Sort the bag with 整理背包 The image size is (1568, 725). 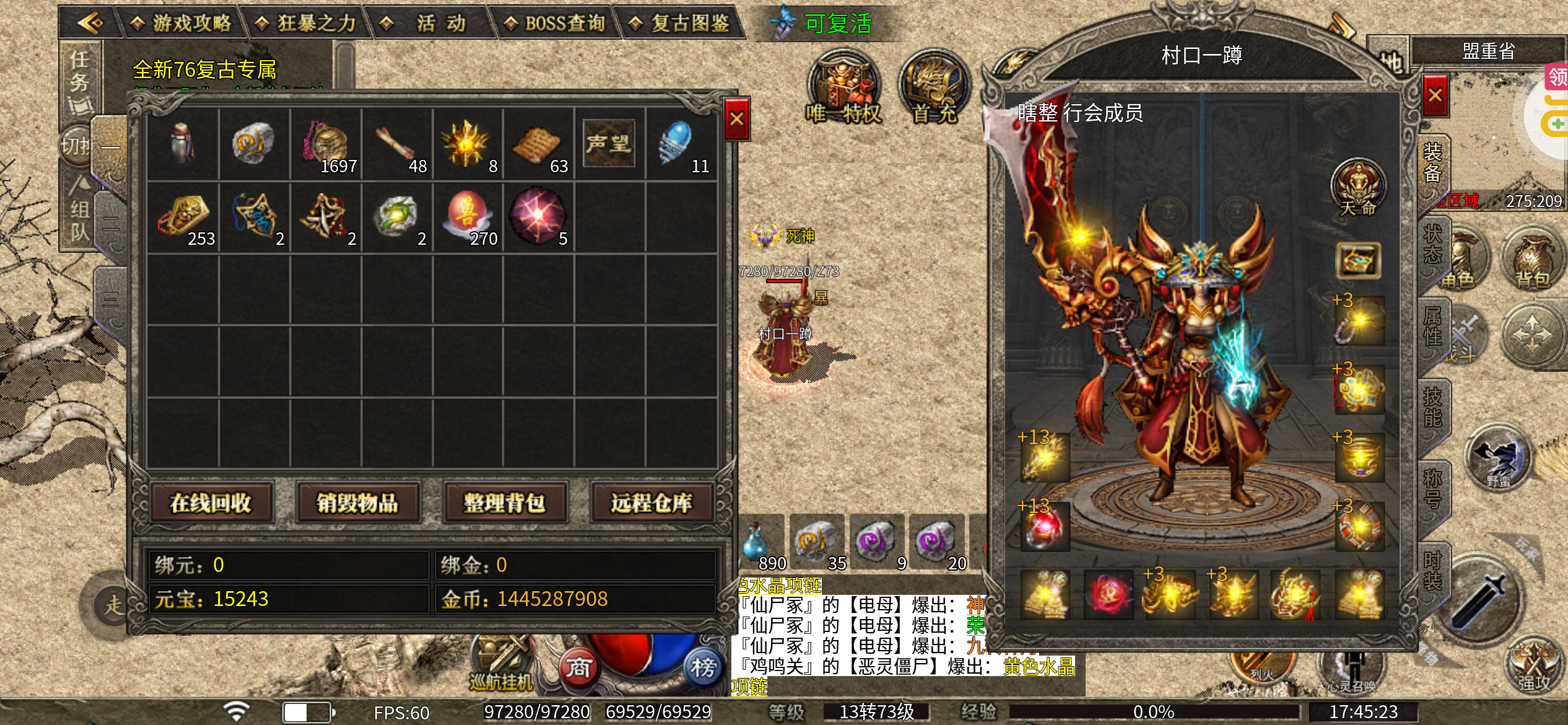click(x=505, y=503)
